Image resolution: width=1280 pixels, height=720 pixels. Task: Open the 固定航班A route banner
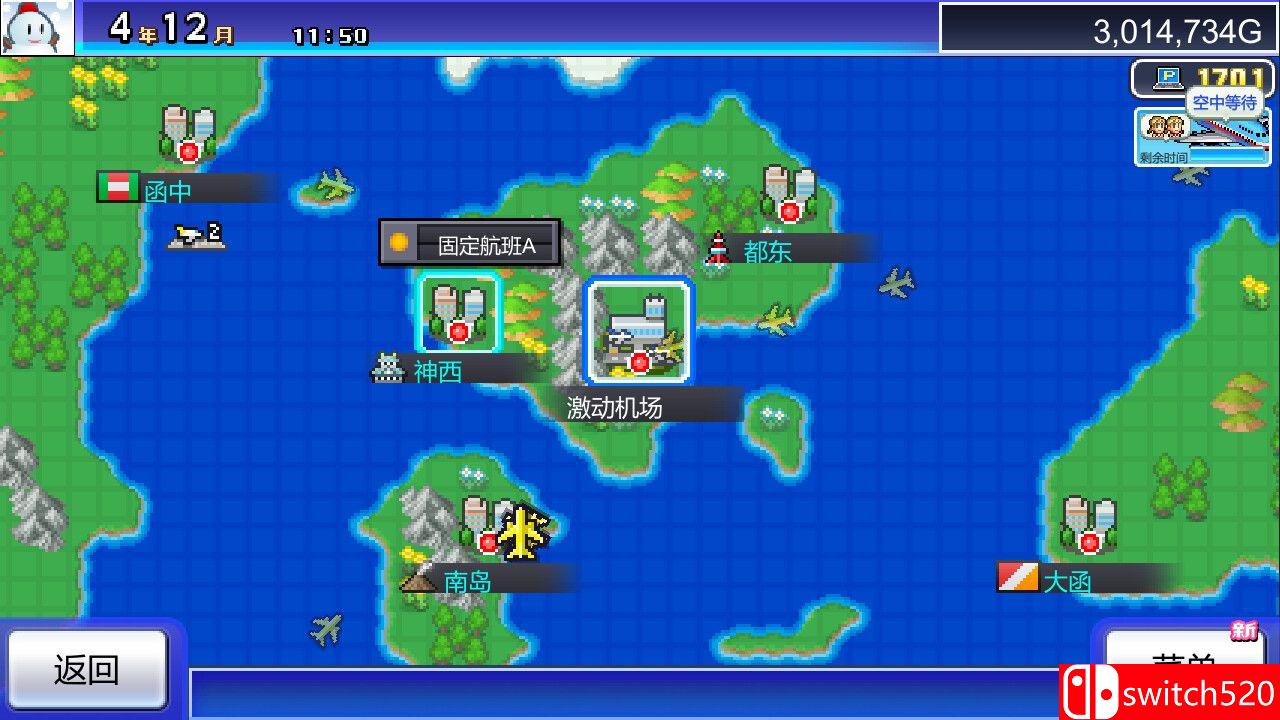point(490,243)
